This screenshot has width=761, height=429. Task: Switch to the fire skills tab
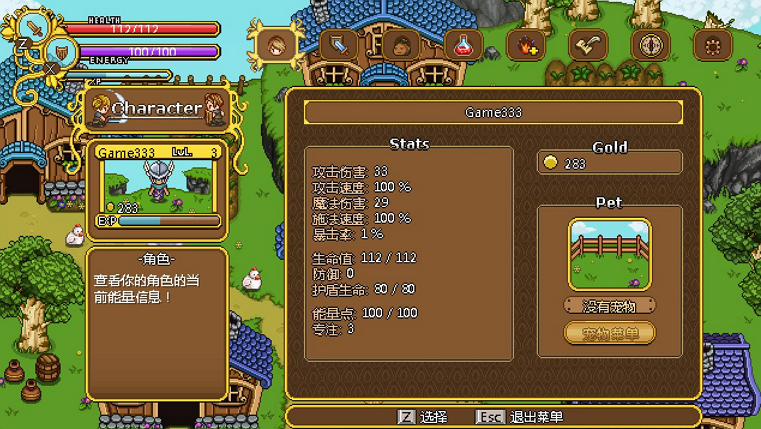[525, 45]
